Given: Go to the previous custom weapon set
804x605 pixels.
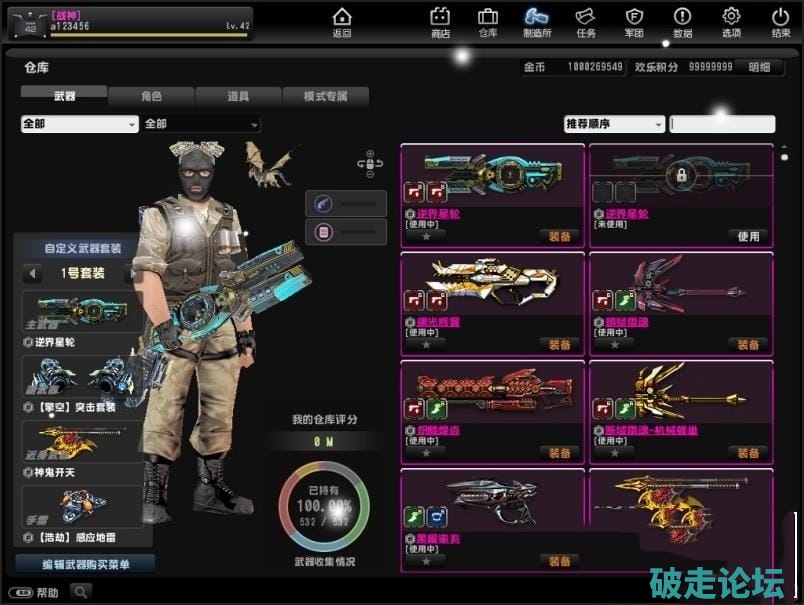Looking at the screenshot, I should pos(33,273).
